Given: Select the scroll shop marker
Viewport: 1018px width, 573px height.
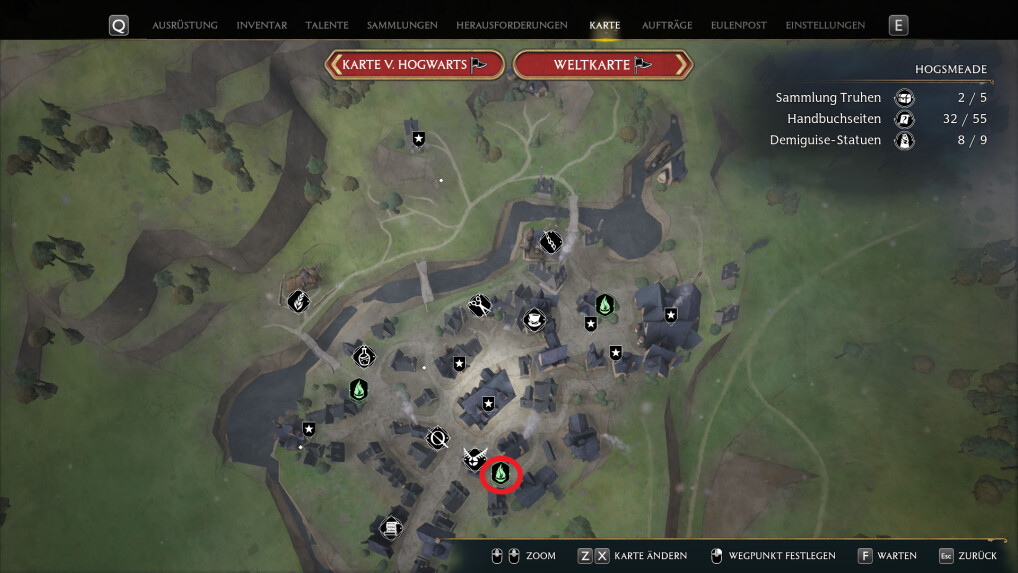Looking at the screenshot, I should (391, 526).
